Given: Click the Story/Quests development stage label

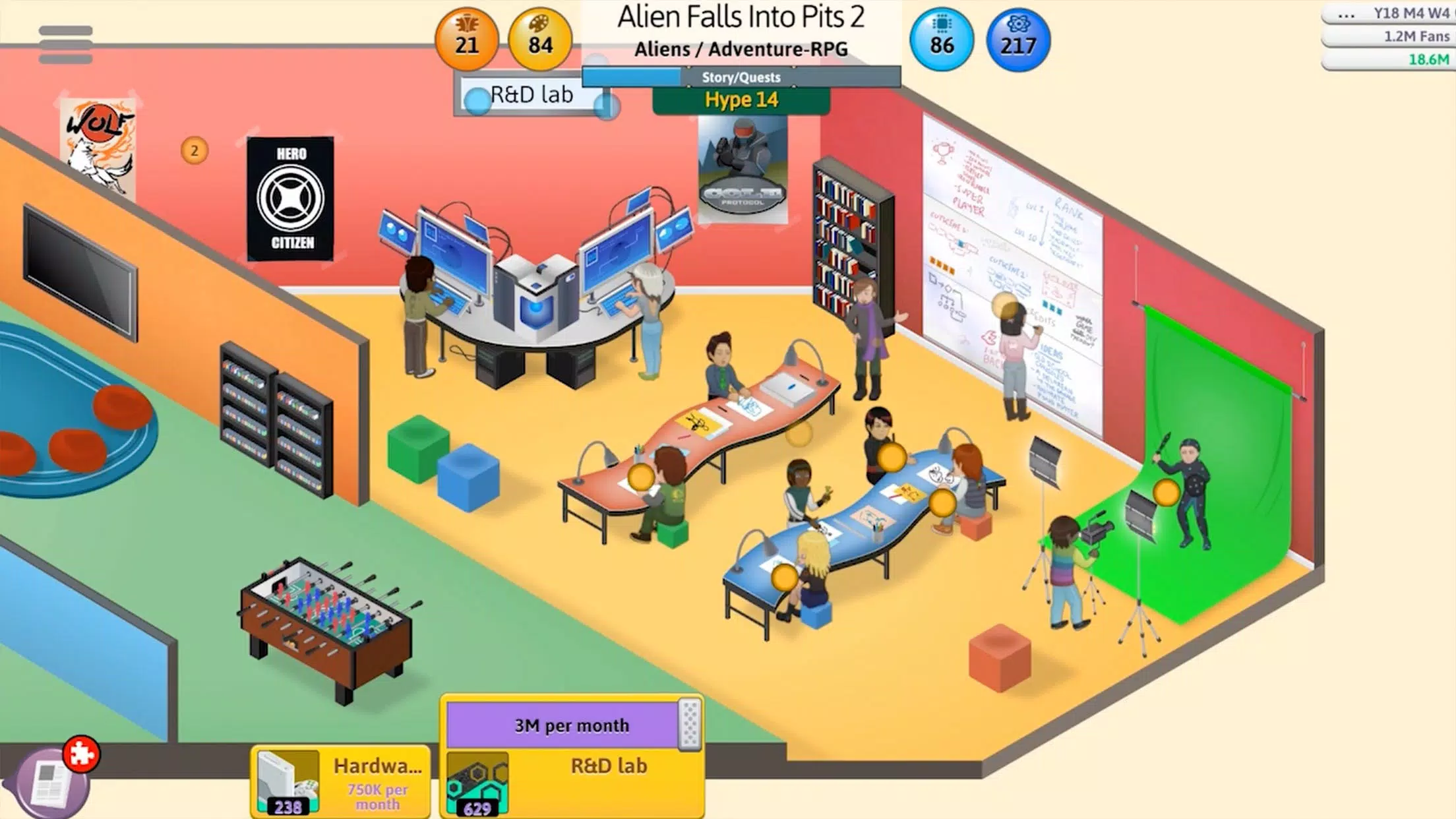Looking at the screenshot, I should [x=741, y=77].
